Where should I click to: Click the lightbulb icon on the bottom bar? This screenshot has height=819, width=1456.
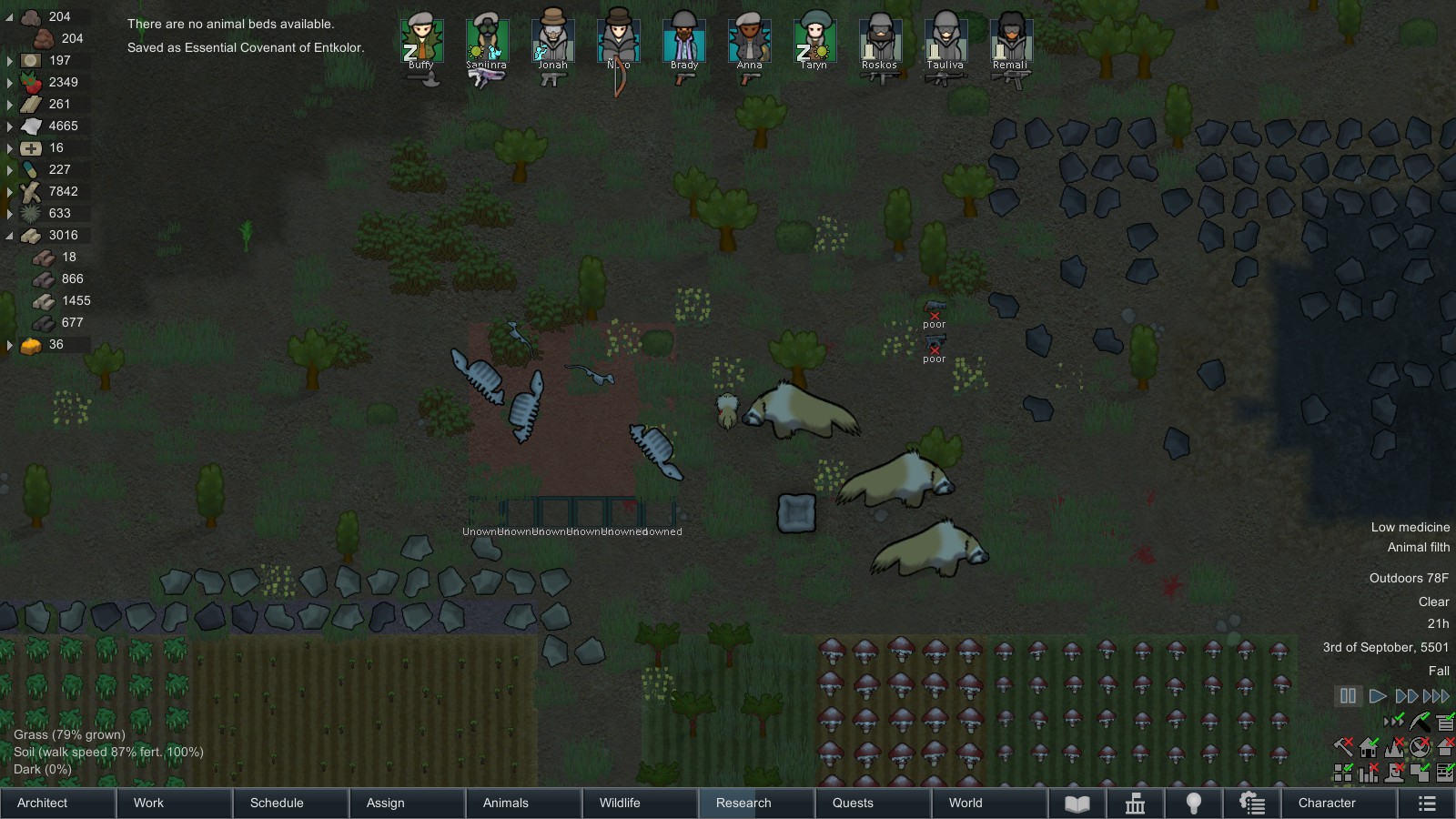click(1195, 804)
